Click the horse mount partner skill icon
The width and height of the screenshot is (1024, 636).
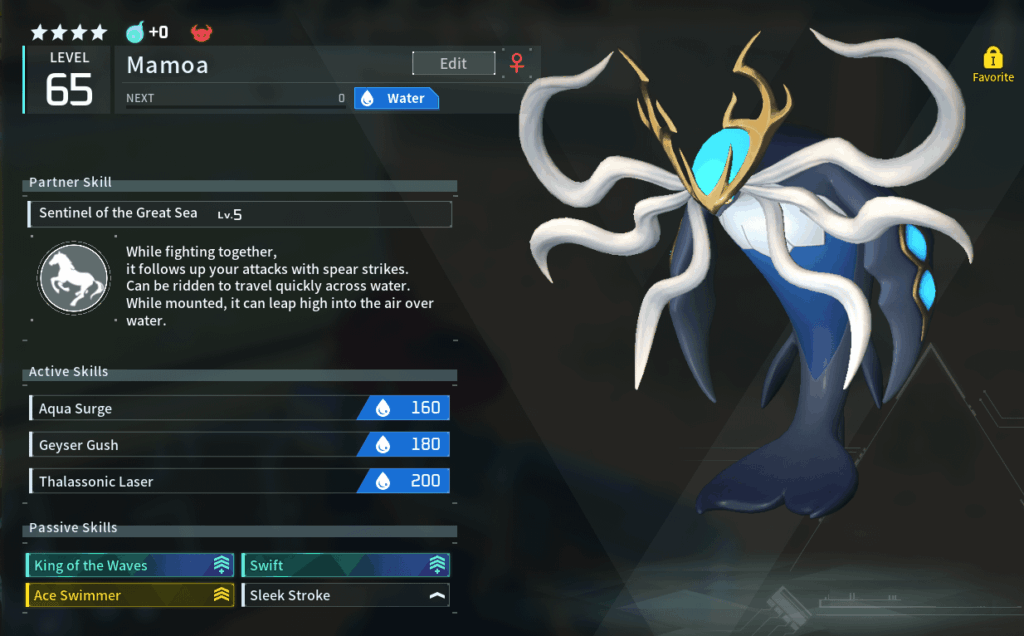click(74, 278)
